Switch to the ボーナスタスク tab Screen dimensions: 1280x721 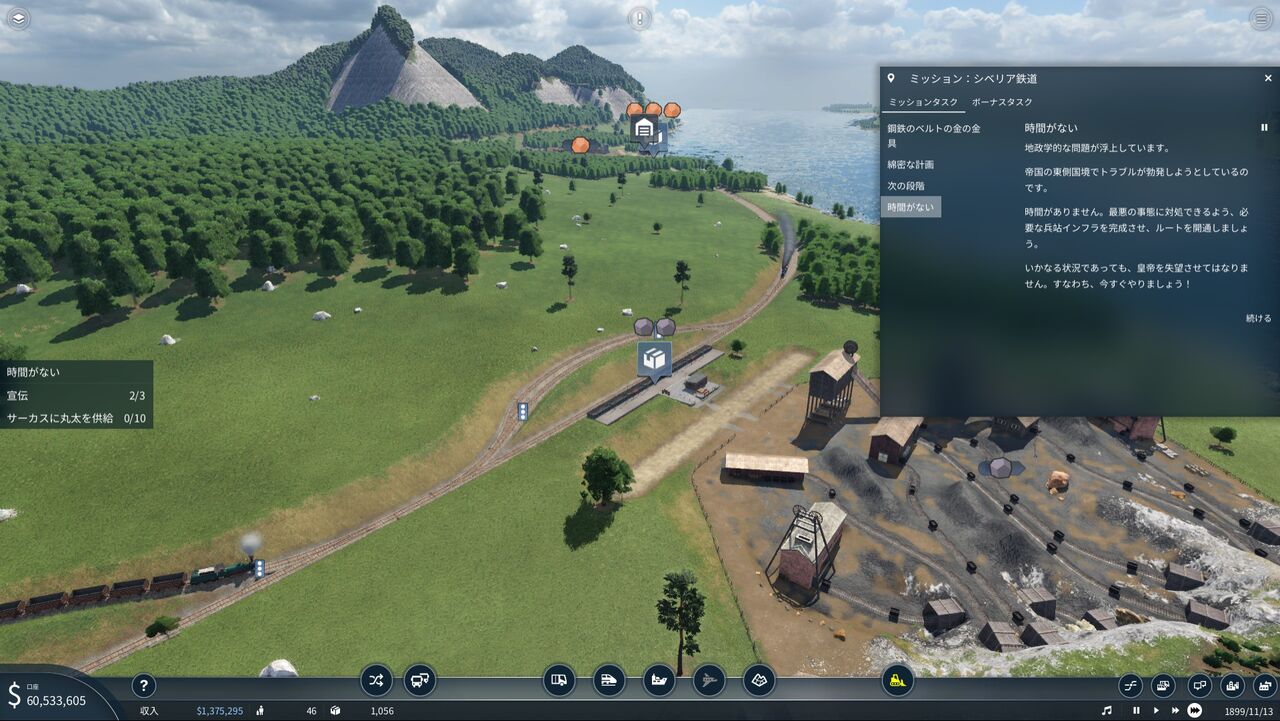(1002, 102)
